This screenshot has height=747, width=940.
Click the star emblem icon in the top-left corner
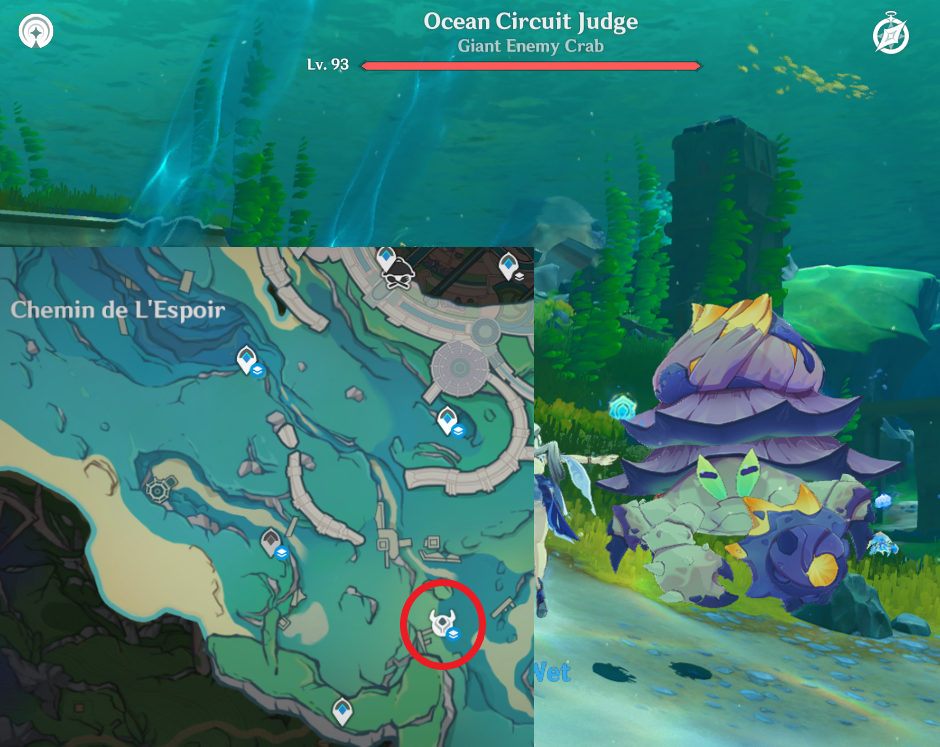[36, 31]
